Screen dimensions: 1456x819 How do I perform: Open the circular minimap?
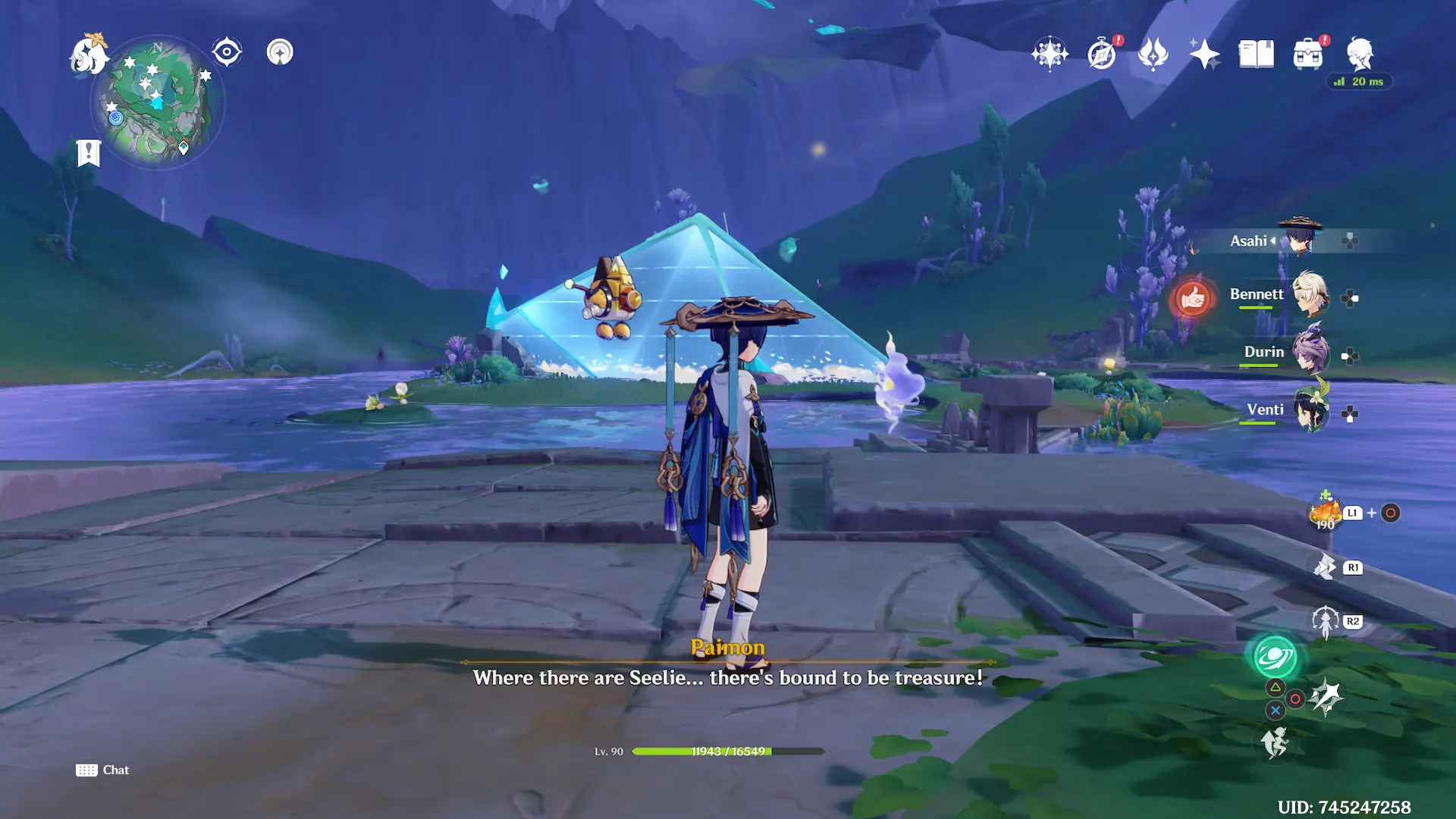(x=158, y=102)
